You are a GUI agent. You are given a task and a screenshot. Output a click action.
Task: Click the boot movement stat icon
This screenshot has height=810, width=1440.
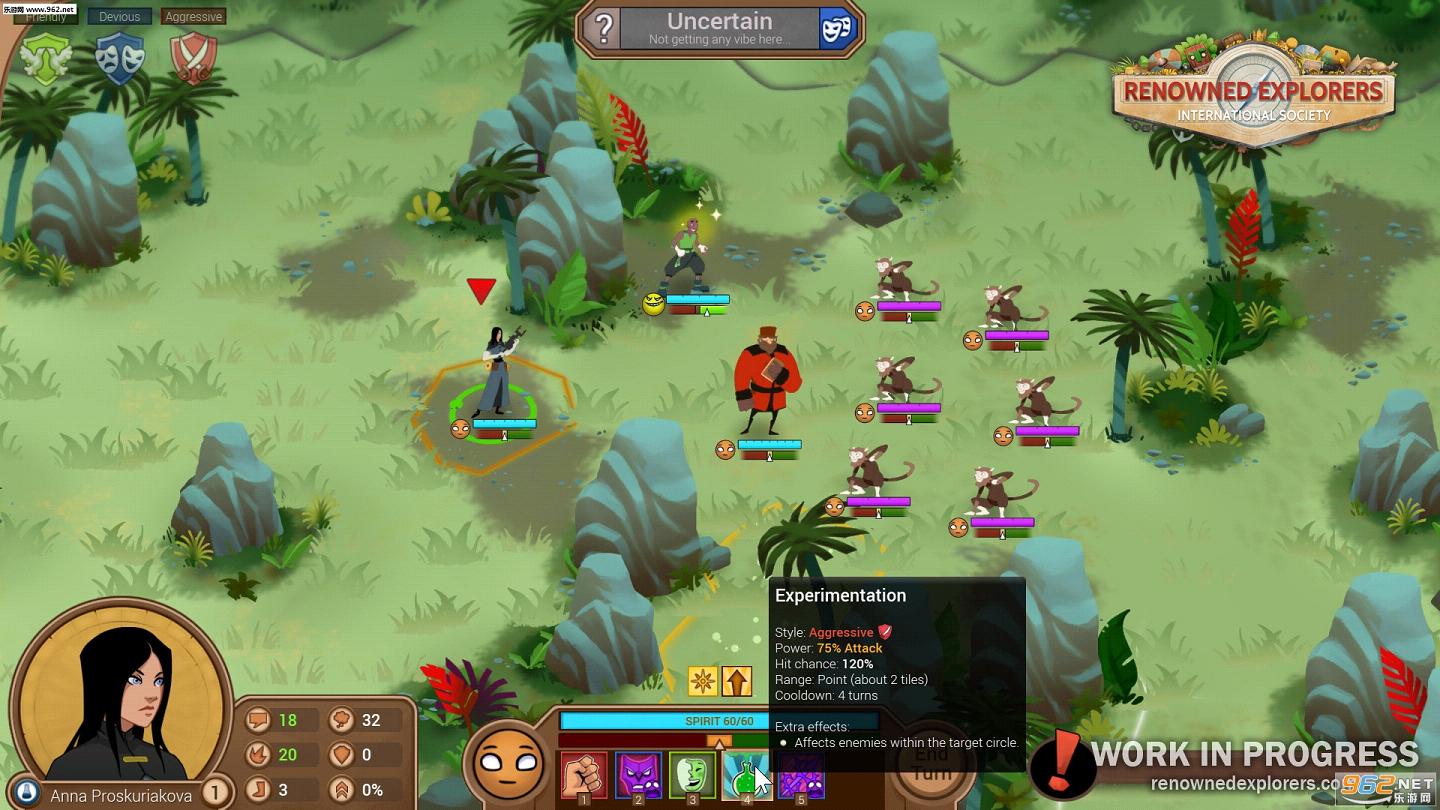(258, 790)
